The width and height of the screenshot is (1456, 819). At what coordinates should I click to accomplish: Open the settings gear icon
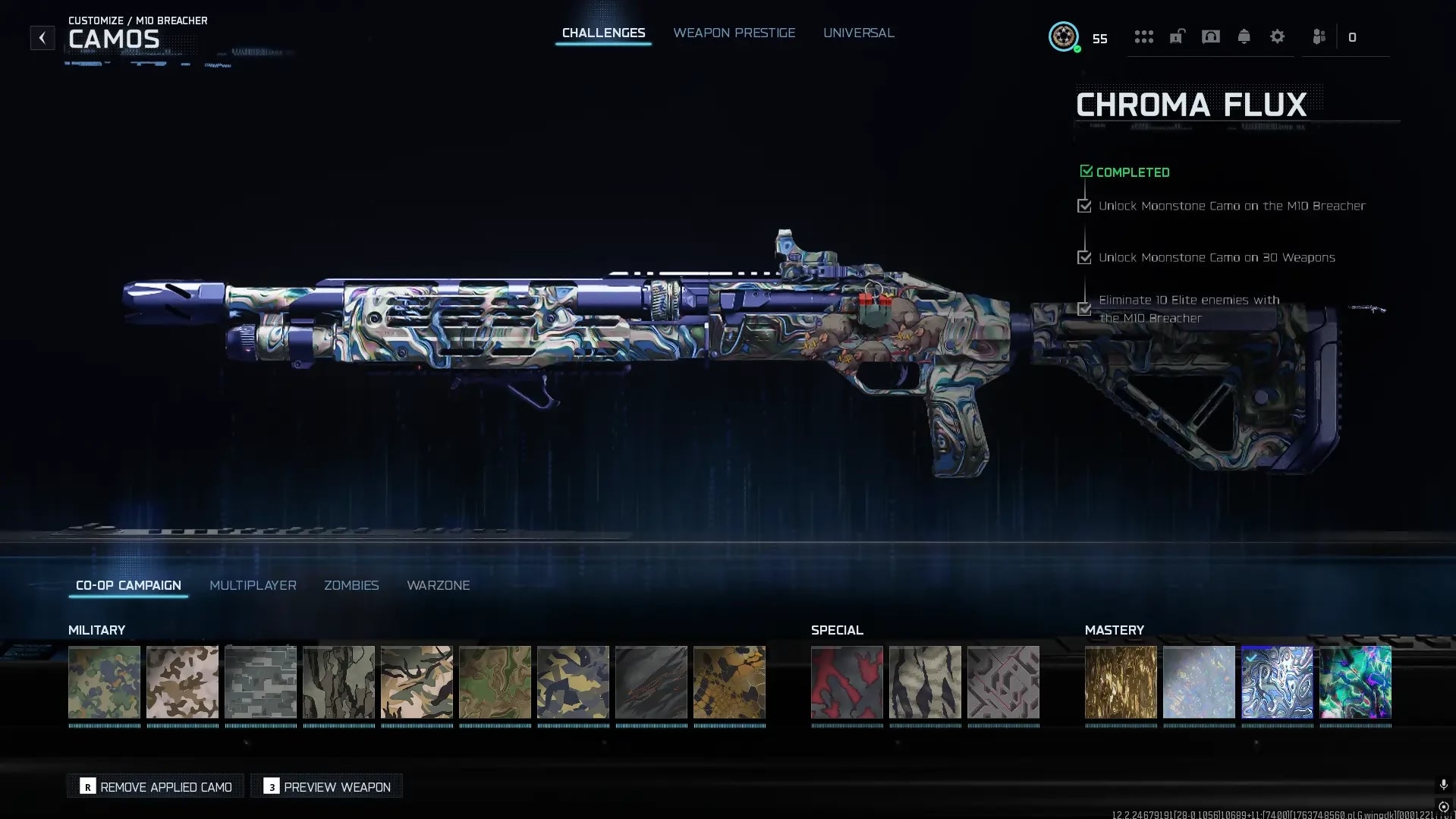click(1277, 36)
